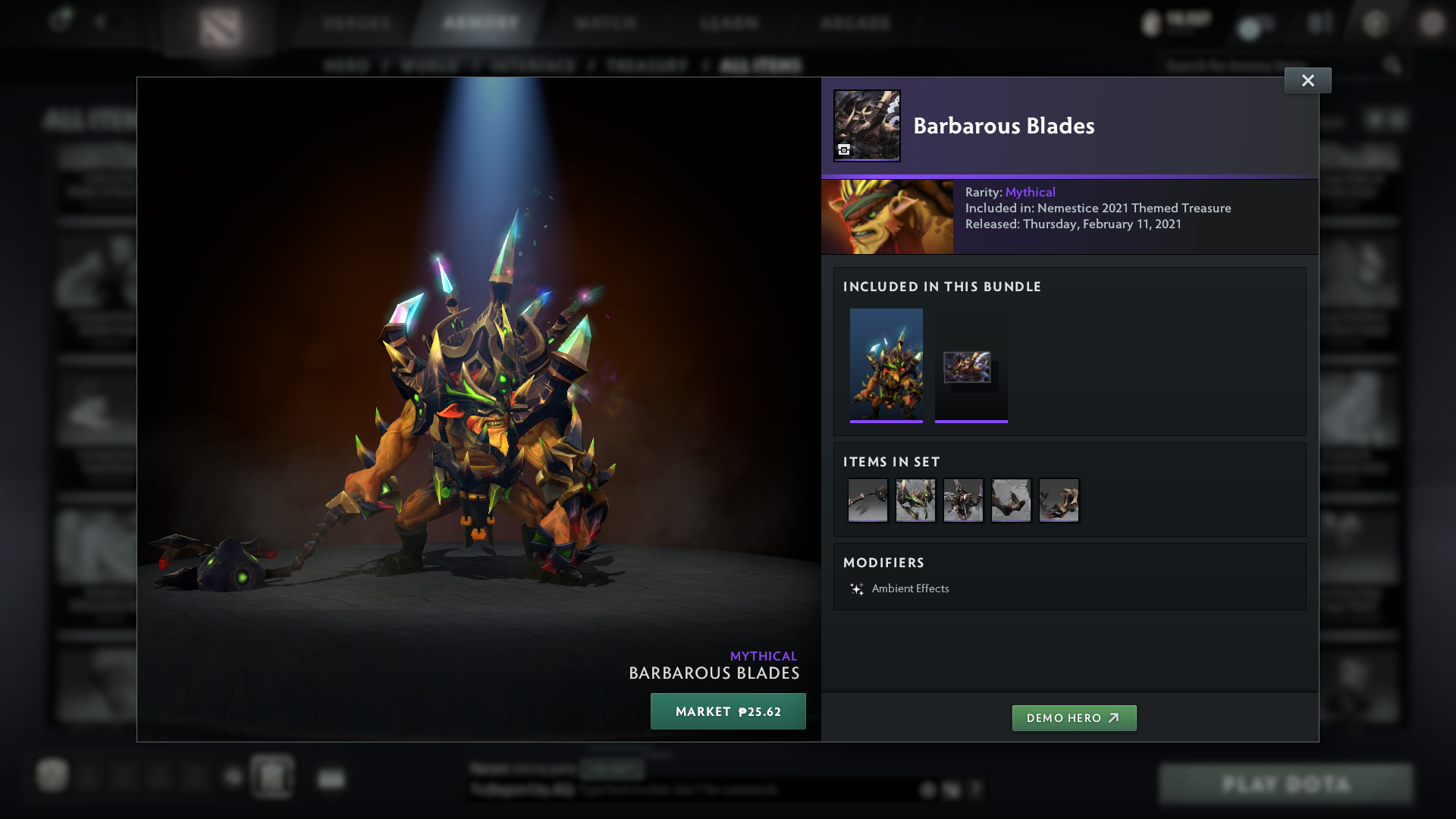
Task: Click the Barbarous Blades header item icon
Action: [x=867, y=126]
